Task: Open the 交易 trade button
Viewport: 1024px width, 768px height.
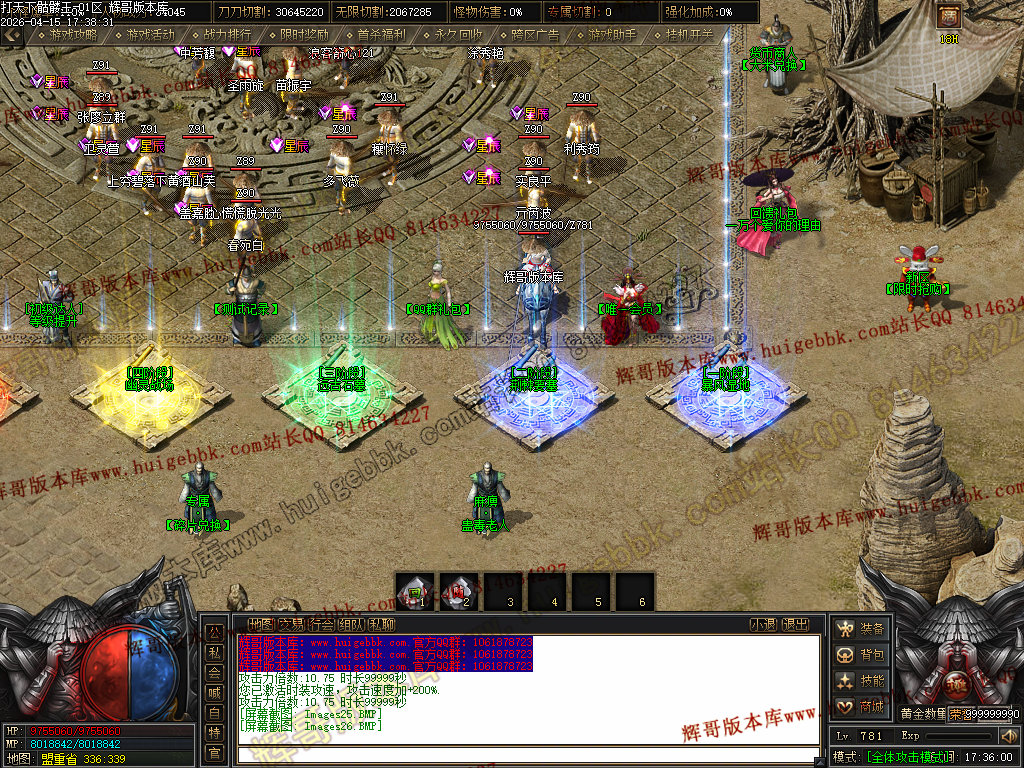Action: 291,624
